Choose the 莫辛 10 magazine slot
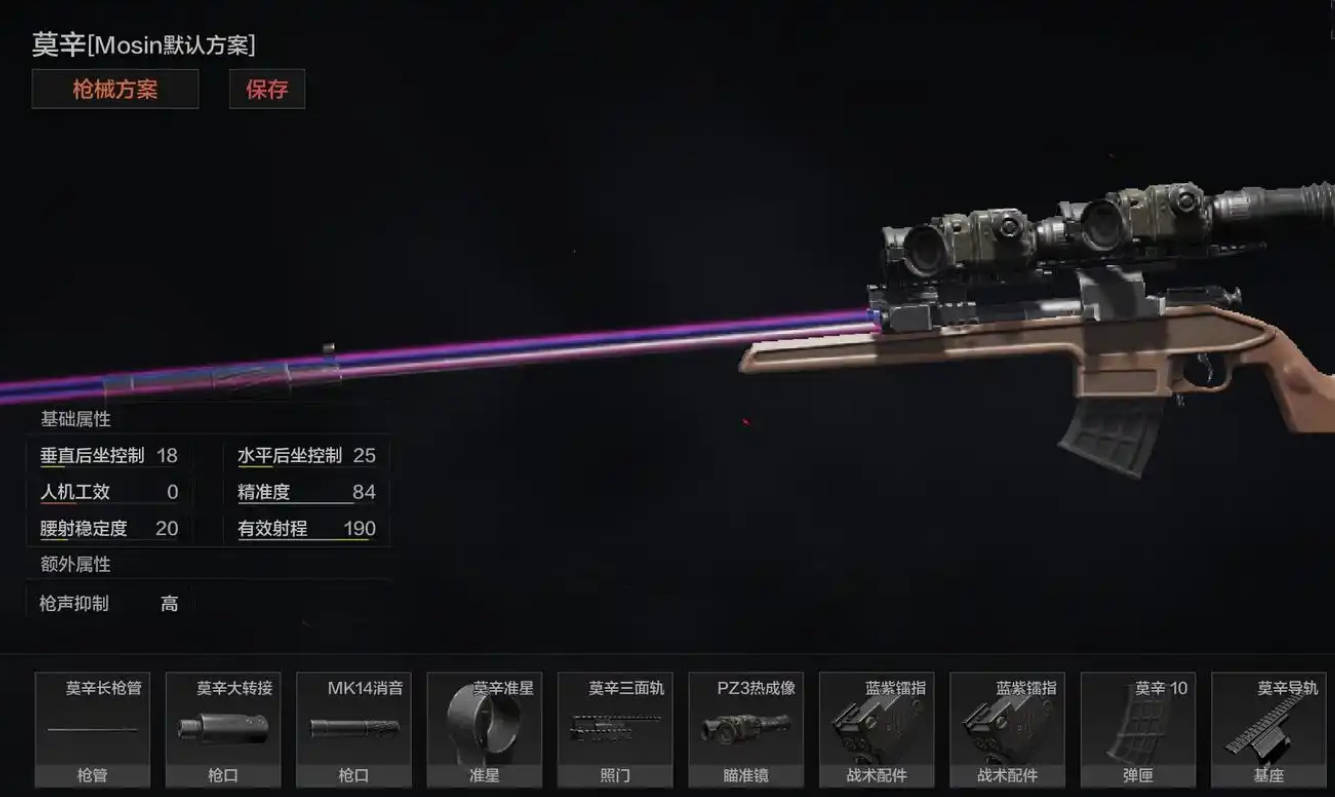Image resolution: width=1335 pixels, height=797 pixels. pyautogui.click(x=1138, y=729)
